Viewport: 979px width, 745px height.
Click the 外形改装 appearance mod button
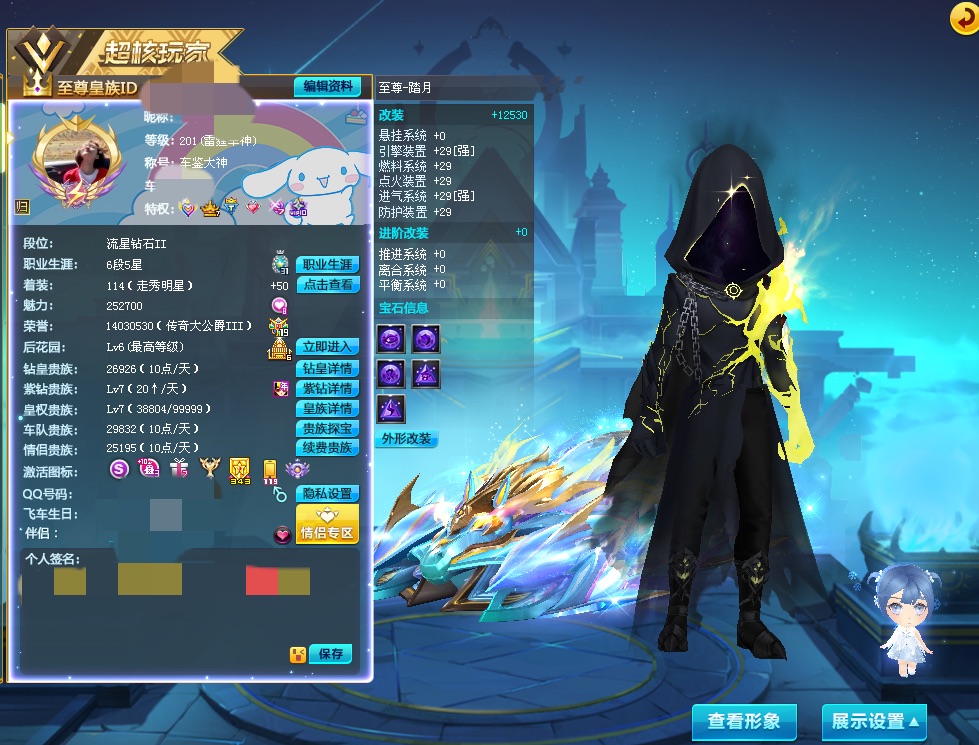[408, 439]
